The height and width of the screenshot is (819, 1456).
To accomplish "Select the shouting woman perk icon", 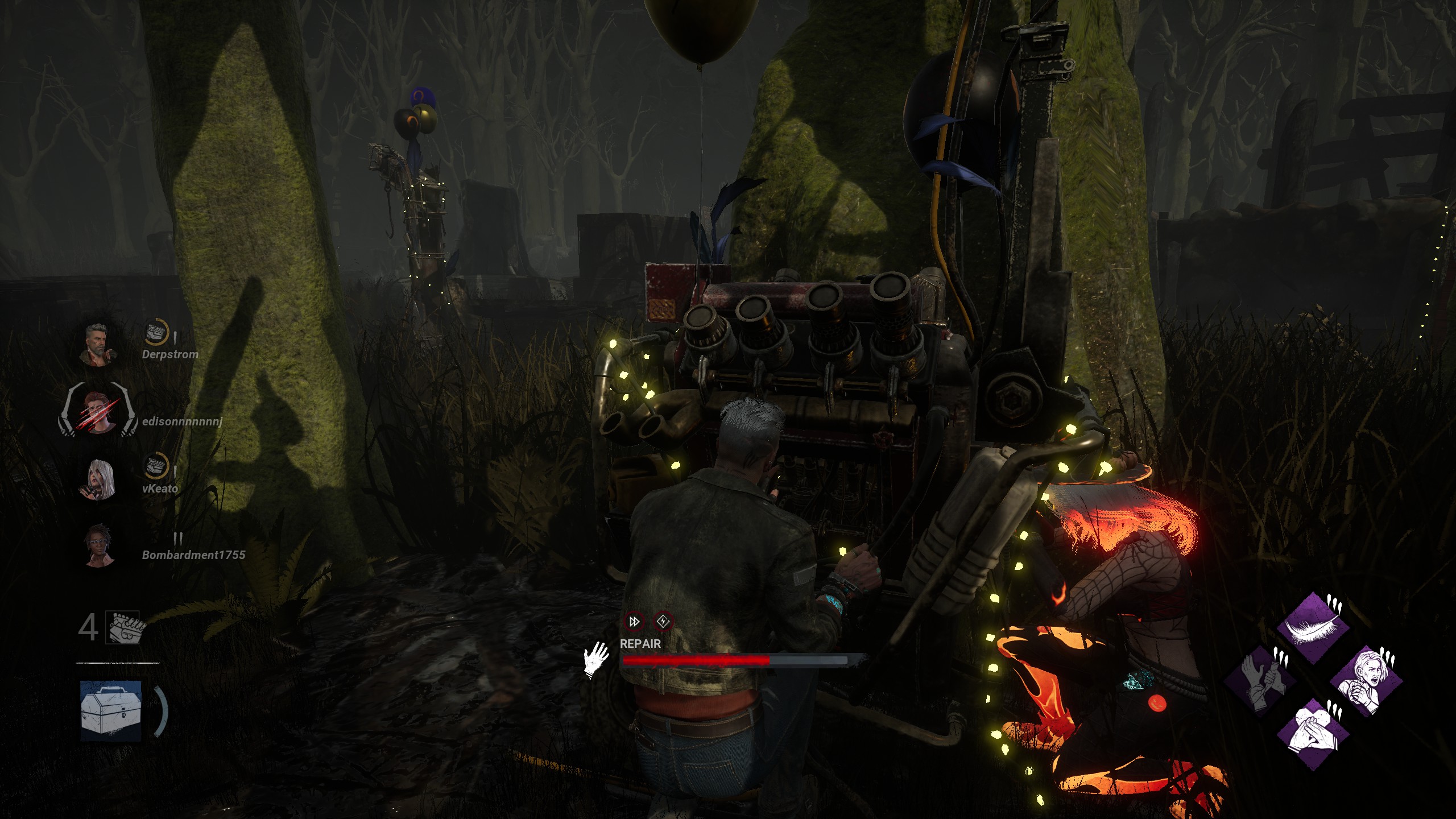I will click(x=1366, y=681).
